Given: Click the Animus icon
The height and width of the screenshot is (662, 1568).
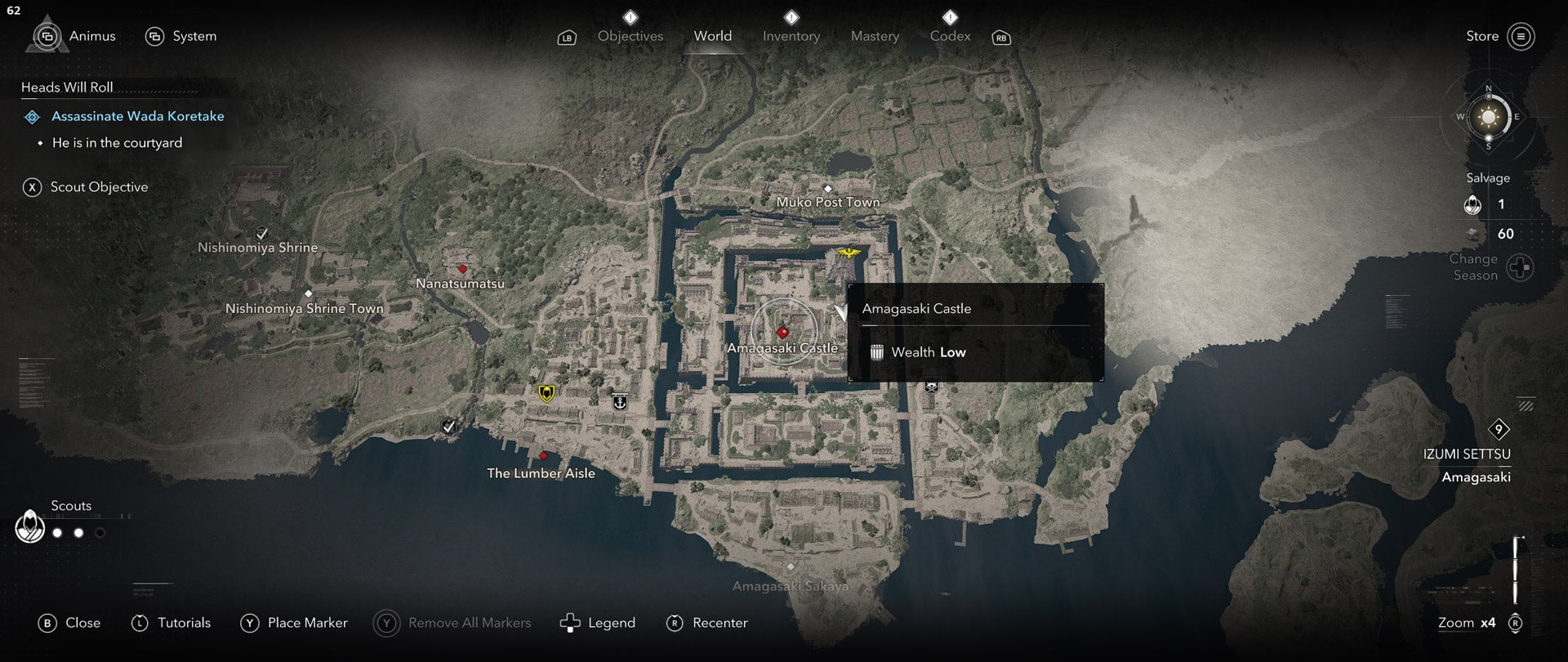Looking at the screenshot, I should (x=47, y=36).
